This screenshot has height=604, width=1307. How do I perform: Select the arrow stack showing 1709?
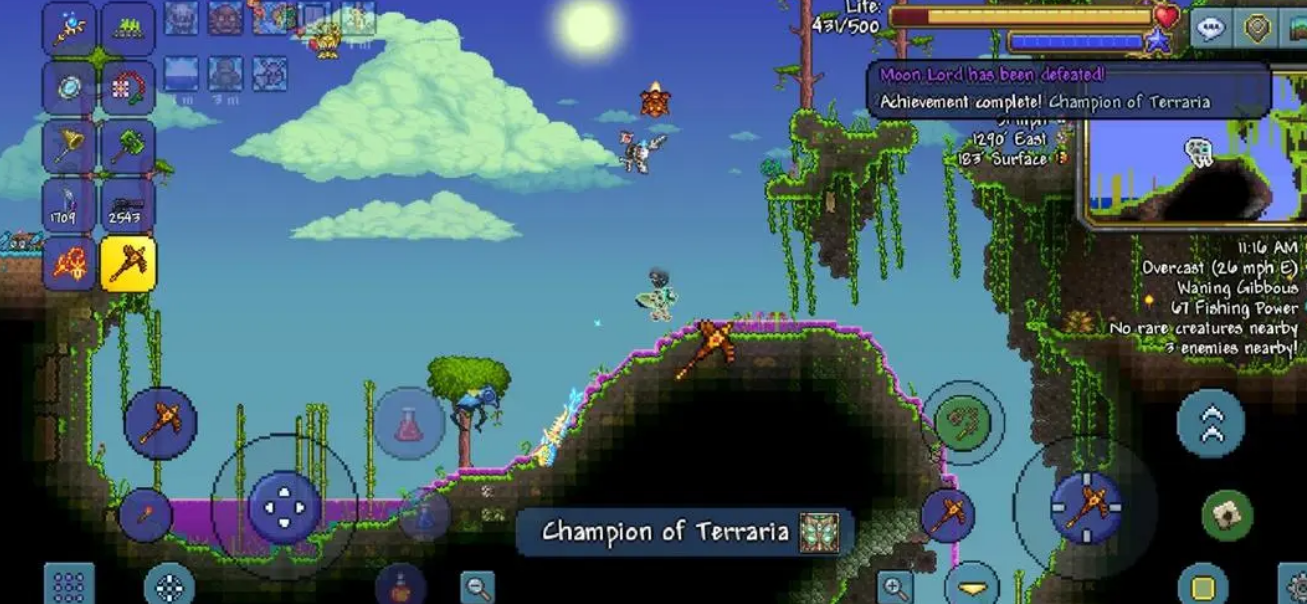69,205
